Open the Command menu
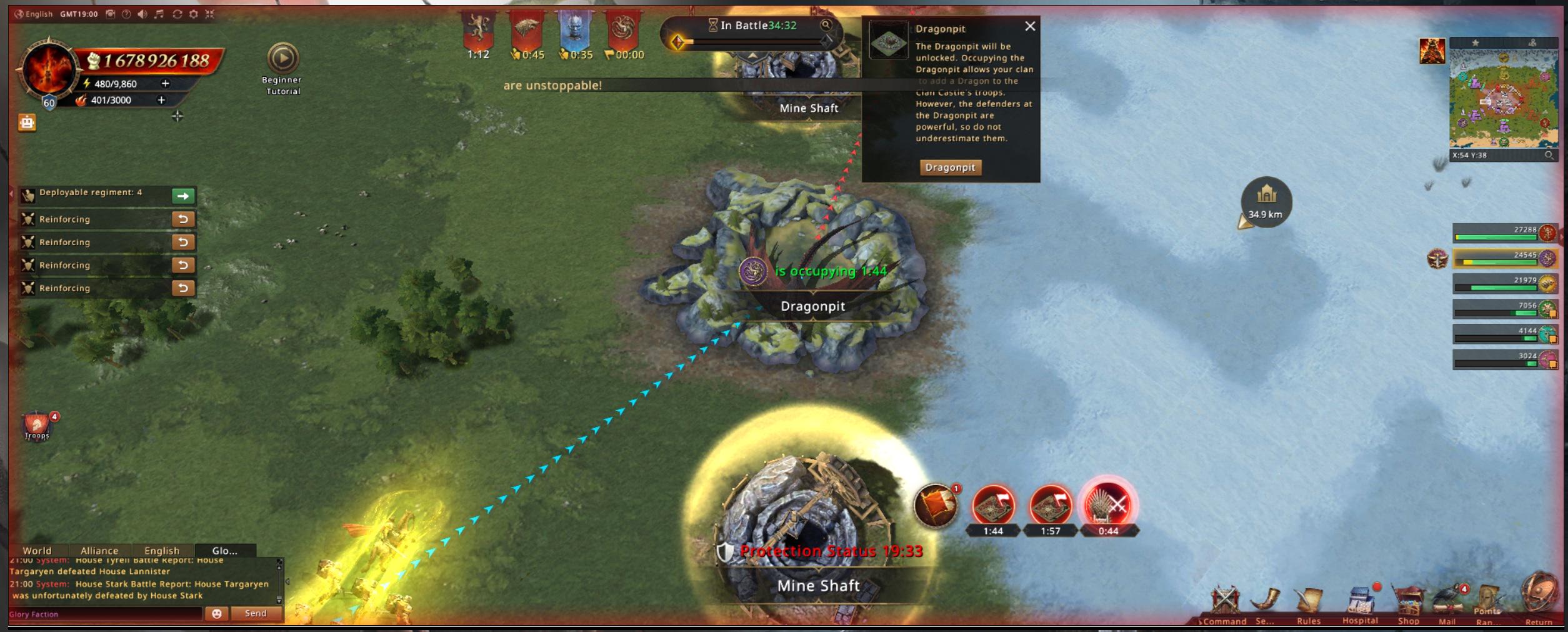1568x632 pixels. coord(1224,603)
